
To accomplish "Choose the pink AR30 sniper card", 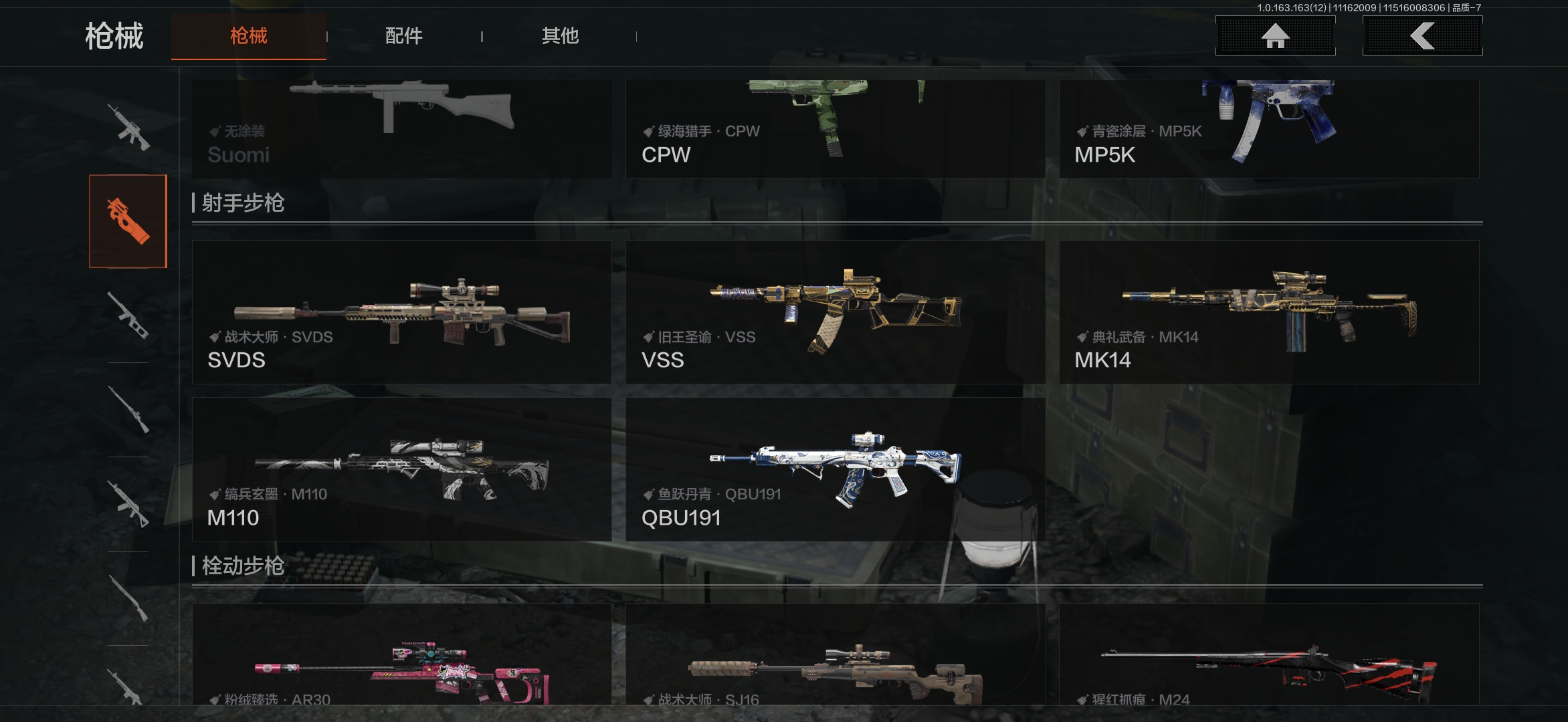I will tap(401, 655).
